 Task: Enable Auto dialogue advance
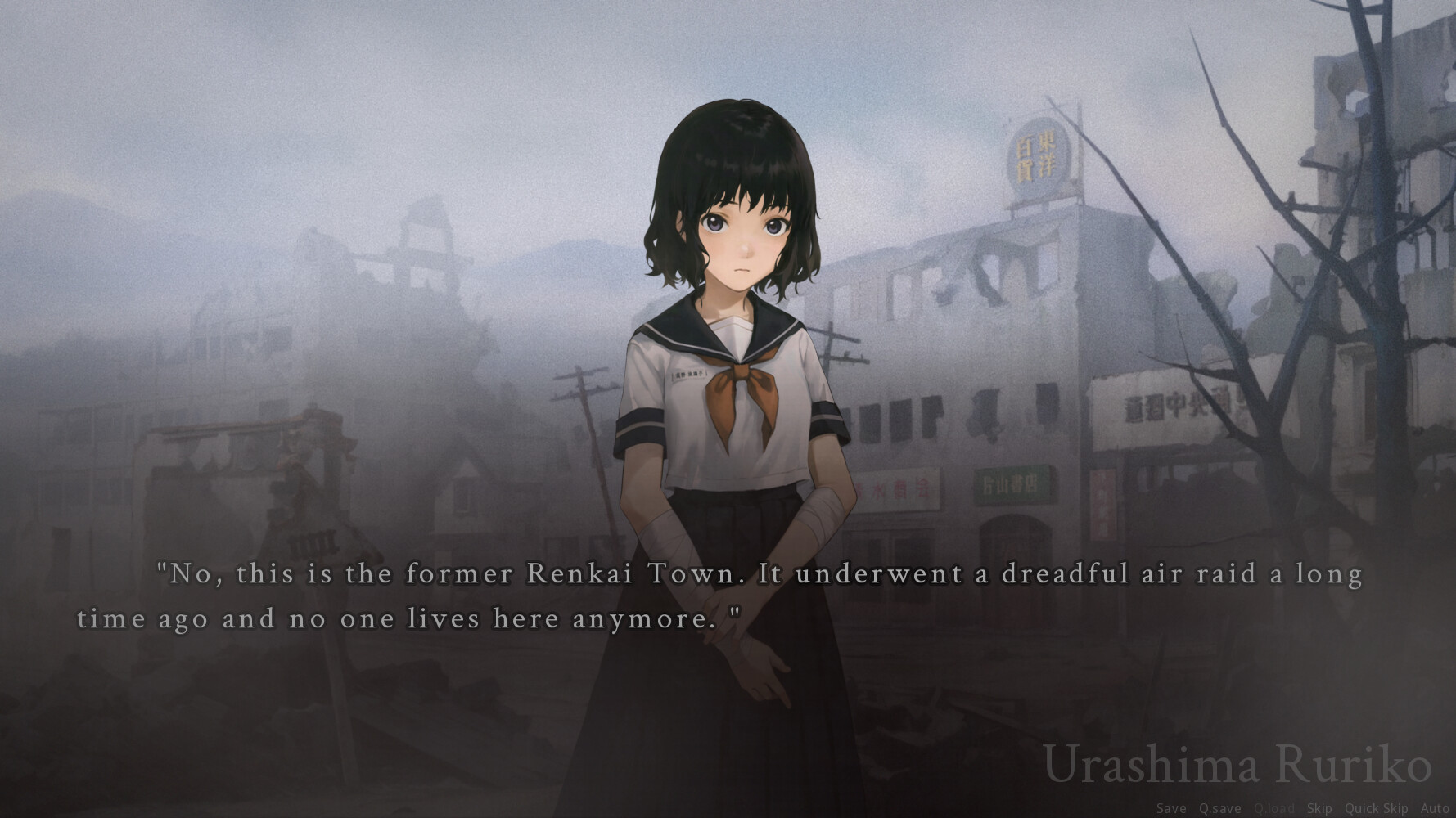(1435, 808)
